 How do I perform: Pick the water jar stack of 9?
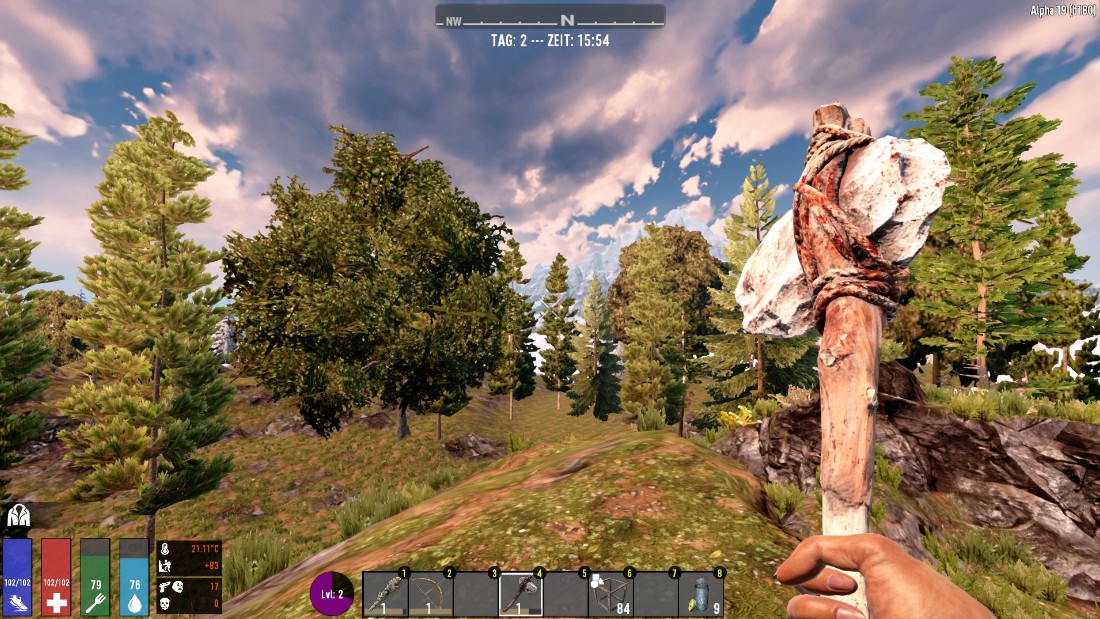pyautogui.click(x=701, y=594)
